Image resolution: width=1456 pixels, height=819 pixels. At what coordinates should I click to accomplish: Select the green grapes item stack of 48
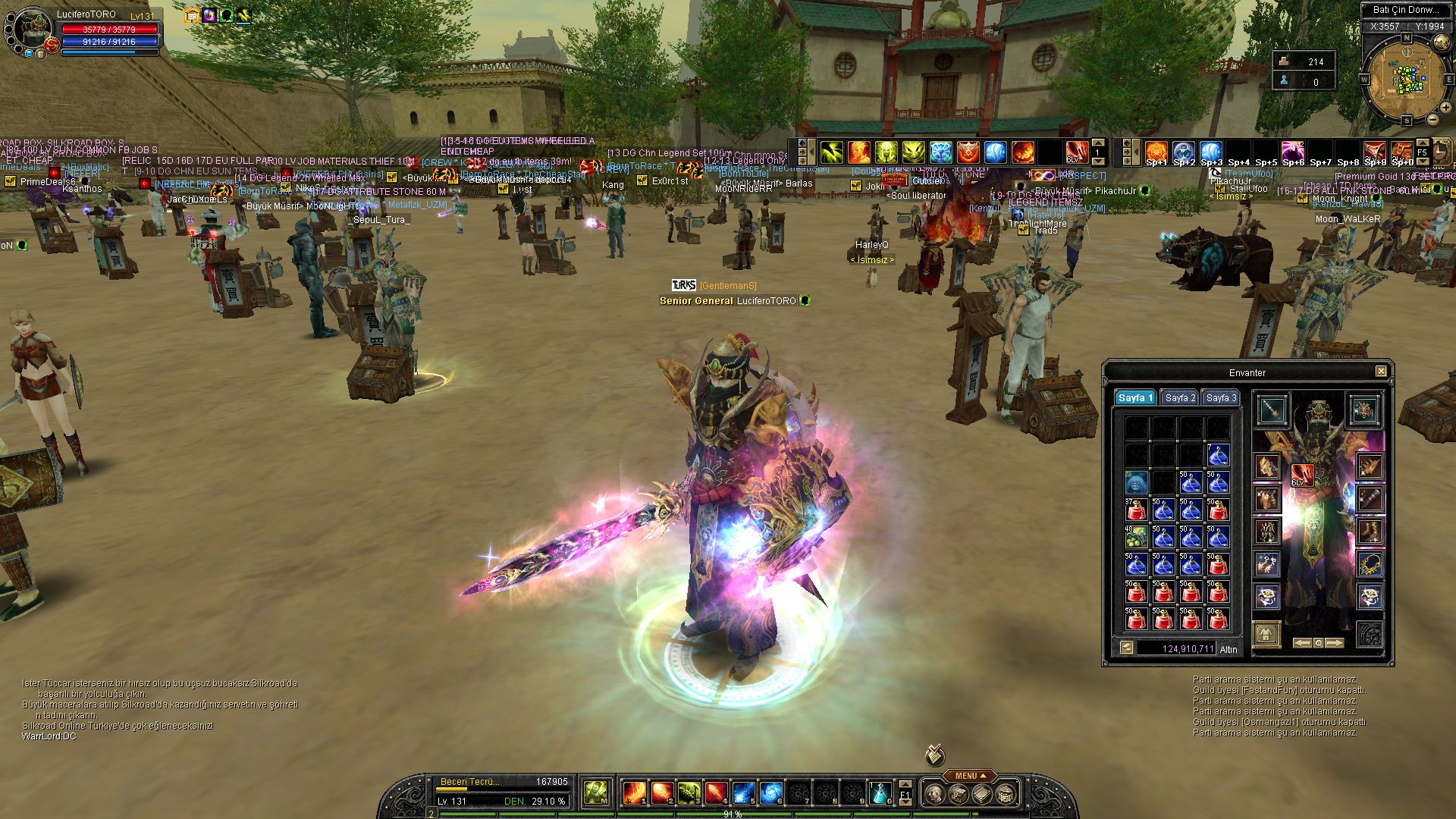[x=1135, y=538]
